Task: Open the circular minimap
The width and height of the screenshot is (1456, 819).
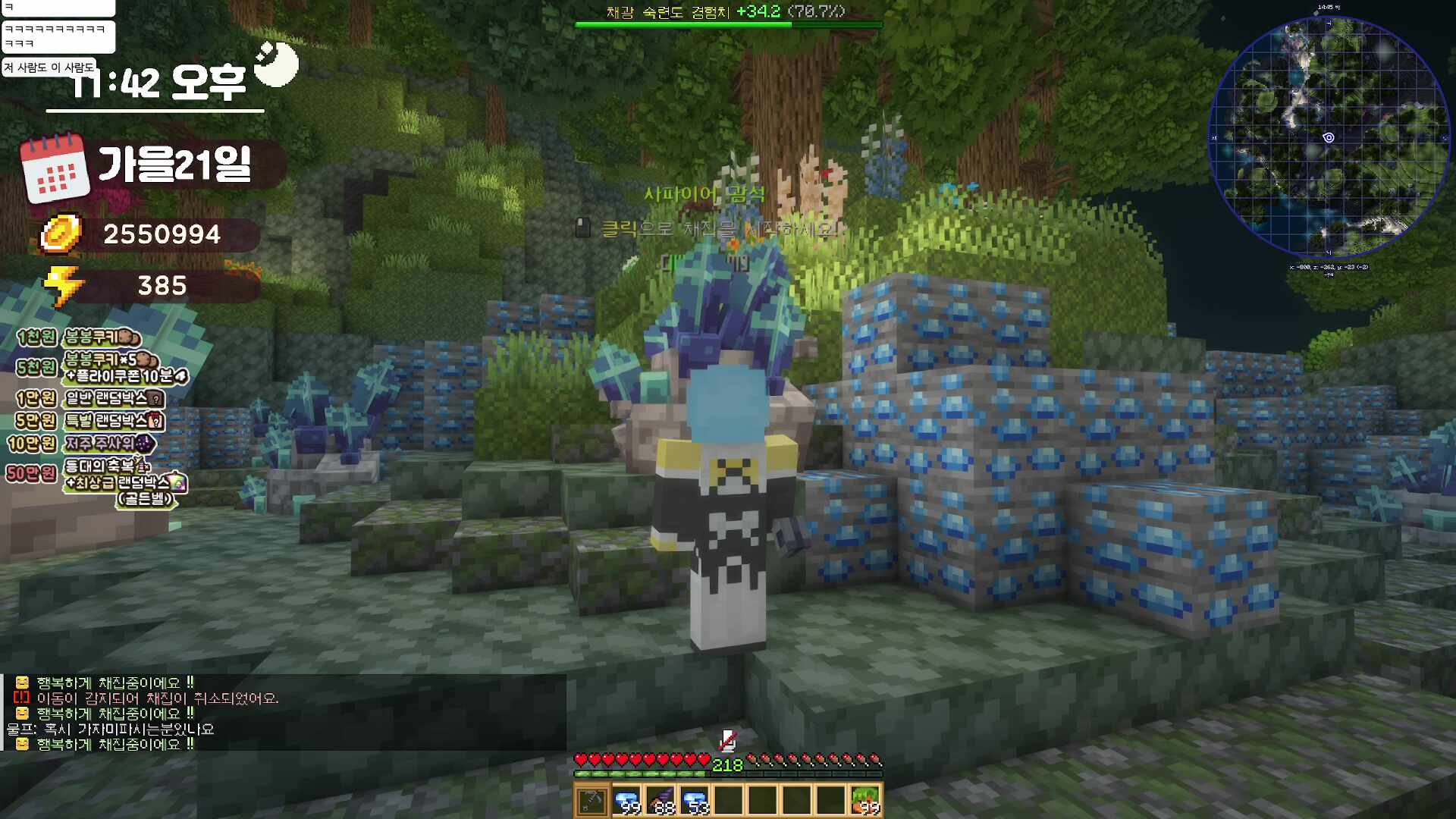Action: [x=1329, y=136]
